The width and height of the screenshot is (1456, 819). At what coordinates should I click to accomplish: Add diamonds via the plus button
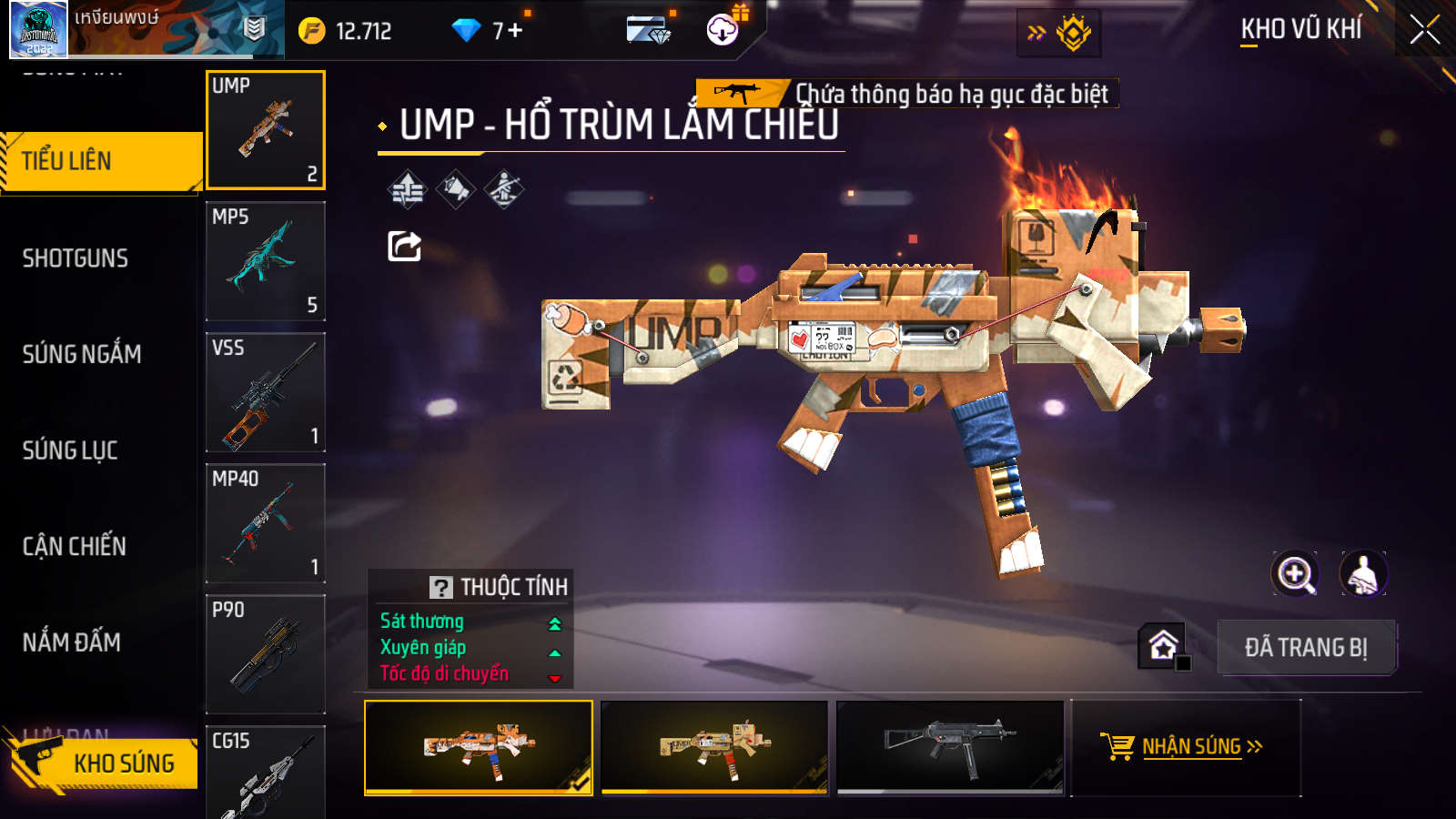[x=515, y=31]
